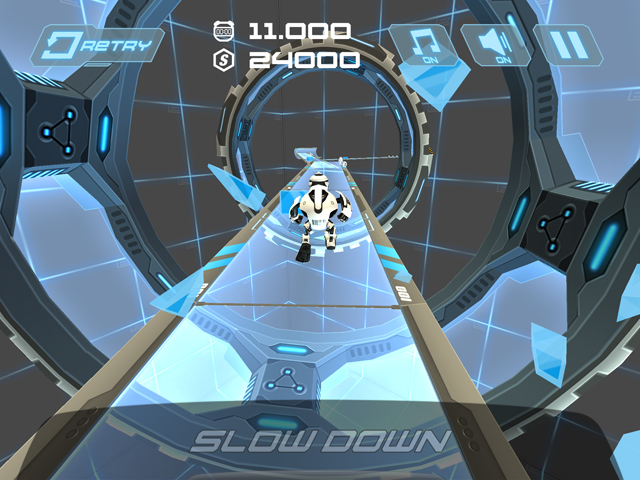Screen dimensions: 640x480
Task: Toggle the music on/off button
Action: point(422,45)
